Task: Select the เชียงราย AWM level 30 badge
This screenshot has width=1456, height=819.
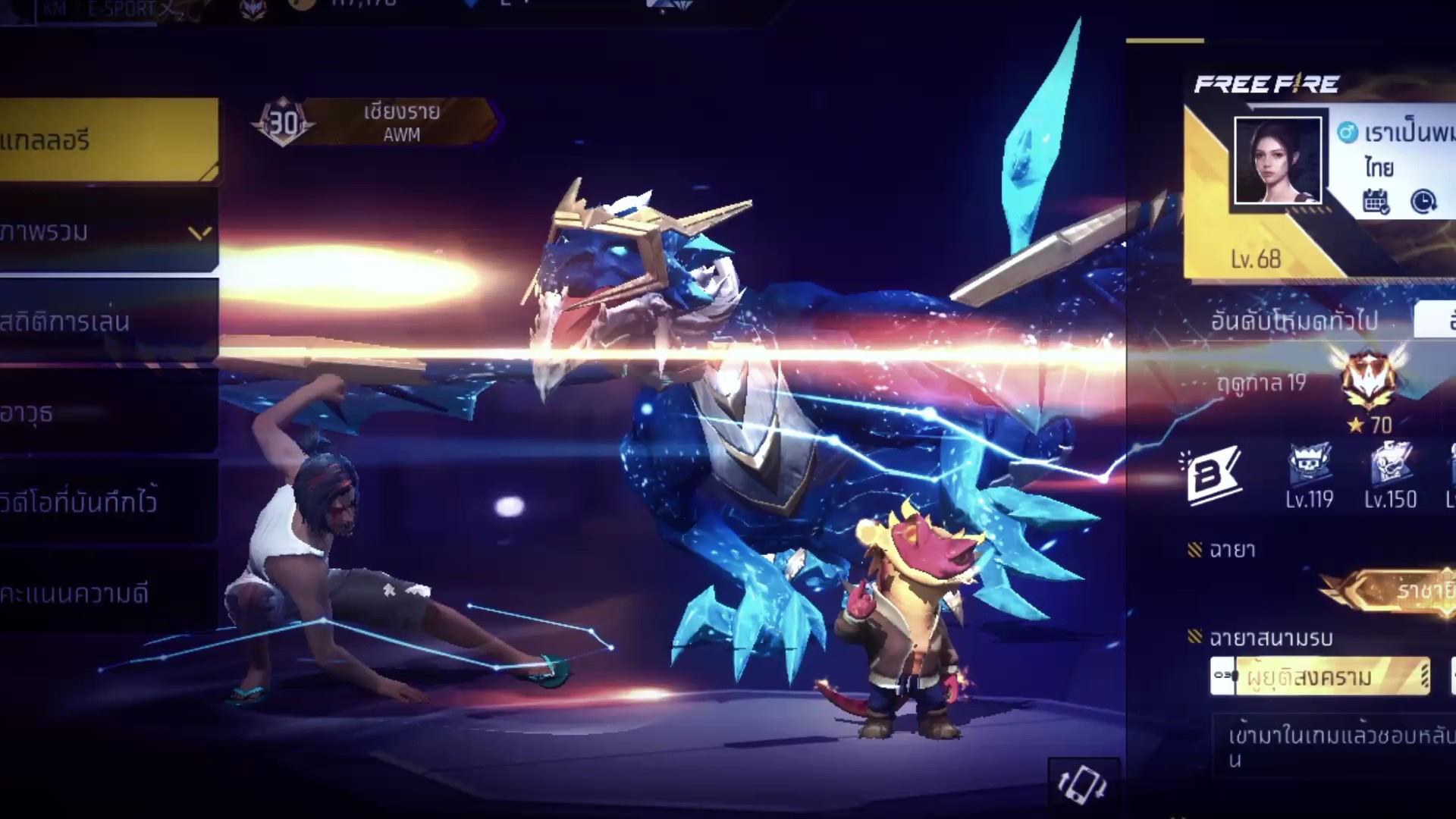Action: point(375,122)
